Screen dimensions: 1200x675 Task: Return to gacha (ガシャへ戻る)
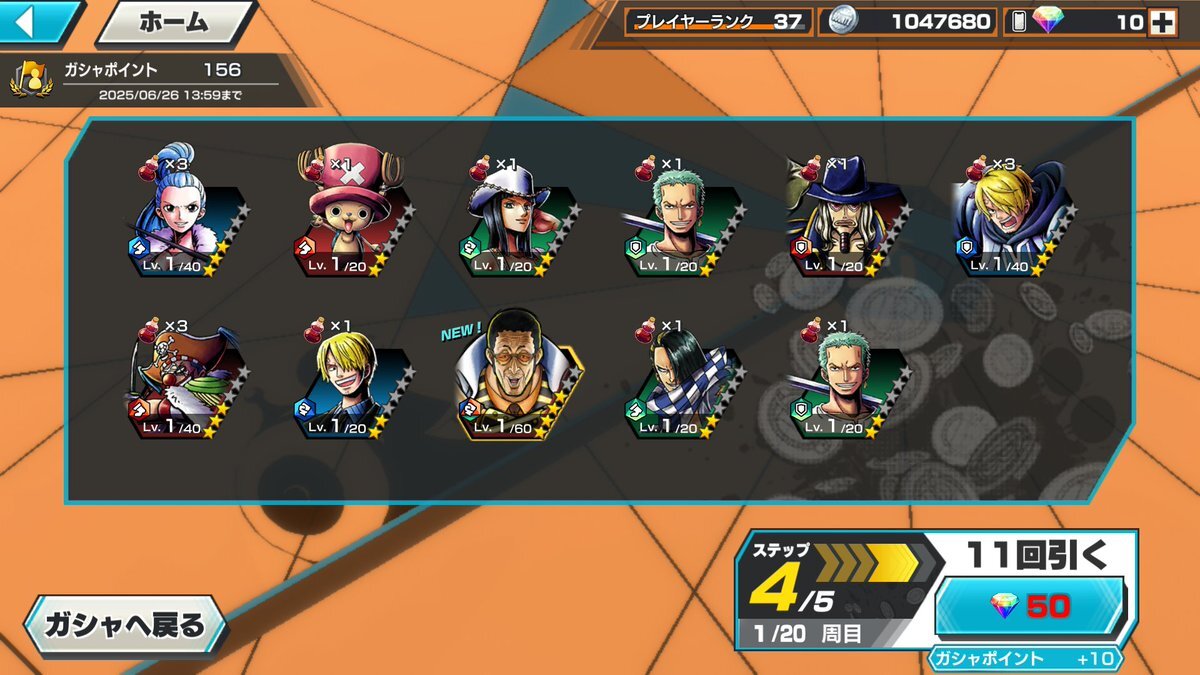point(125,627)
